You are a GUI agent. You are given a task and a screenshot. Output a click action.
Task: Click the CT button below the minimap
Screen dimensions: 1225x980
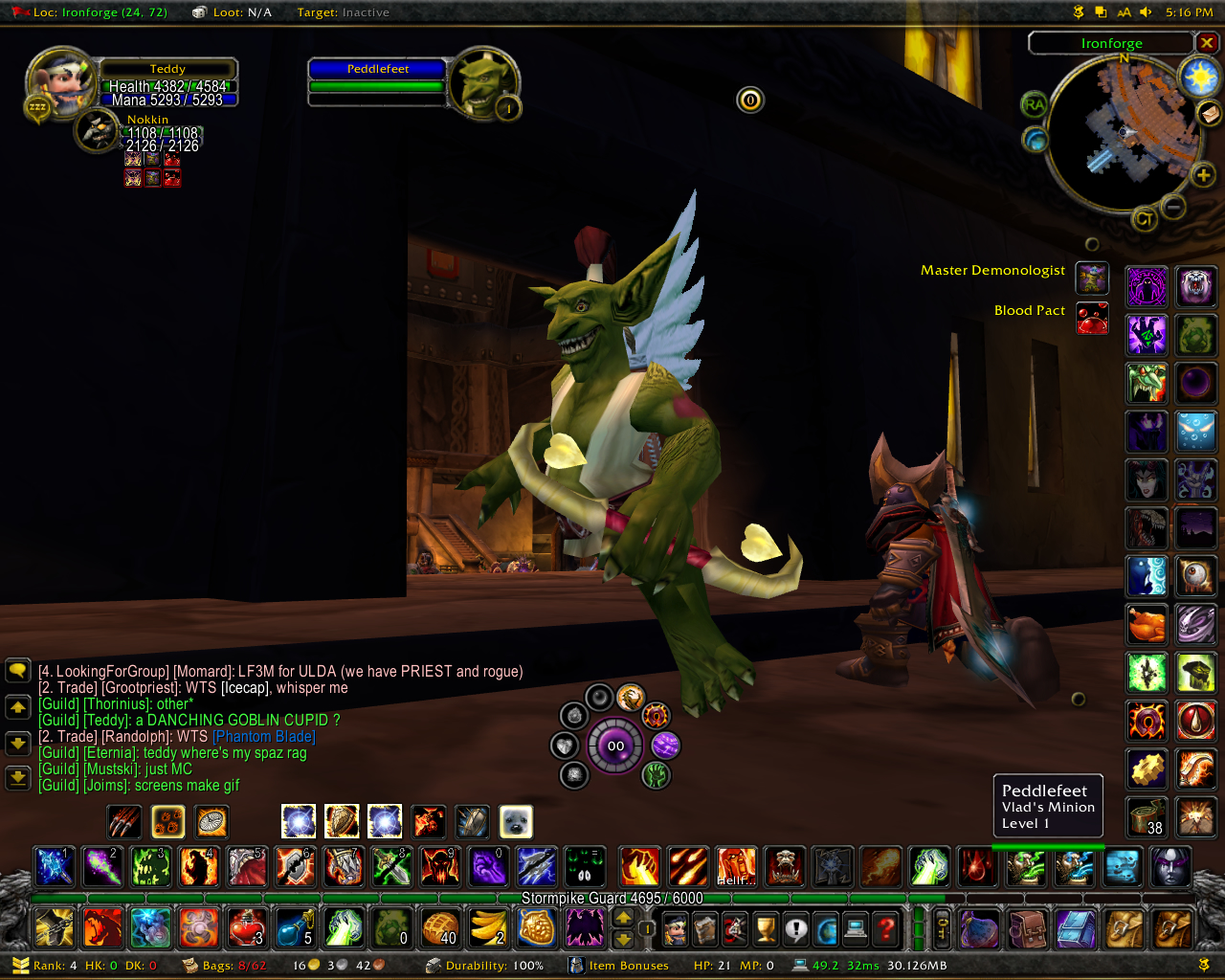[1144, 220]
